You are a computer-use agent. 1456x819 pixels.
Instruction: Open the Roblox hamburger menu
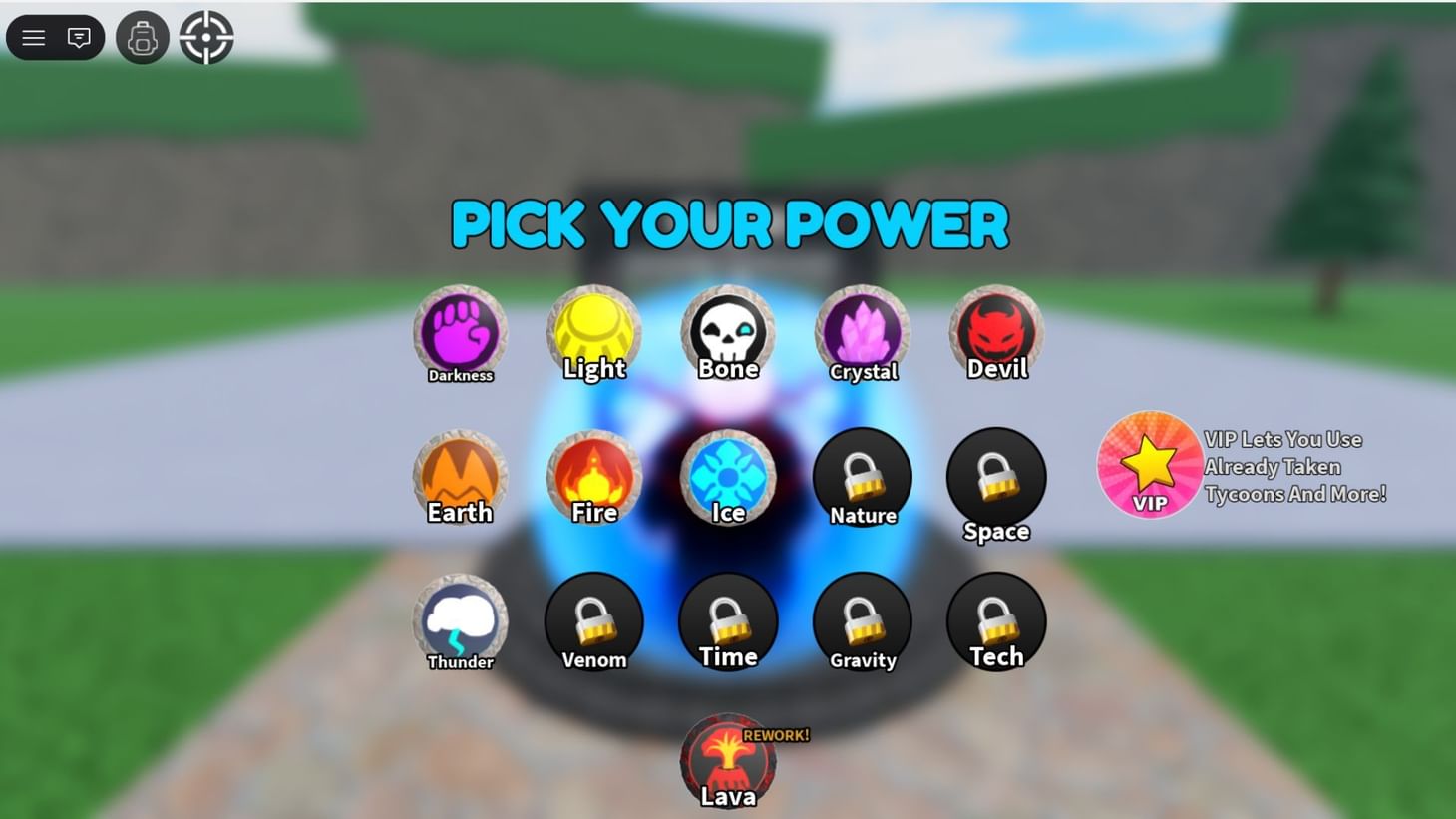pyautogui.click(x=33, y=37)
